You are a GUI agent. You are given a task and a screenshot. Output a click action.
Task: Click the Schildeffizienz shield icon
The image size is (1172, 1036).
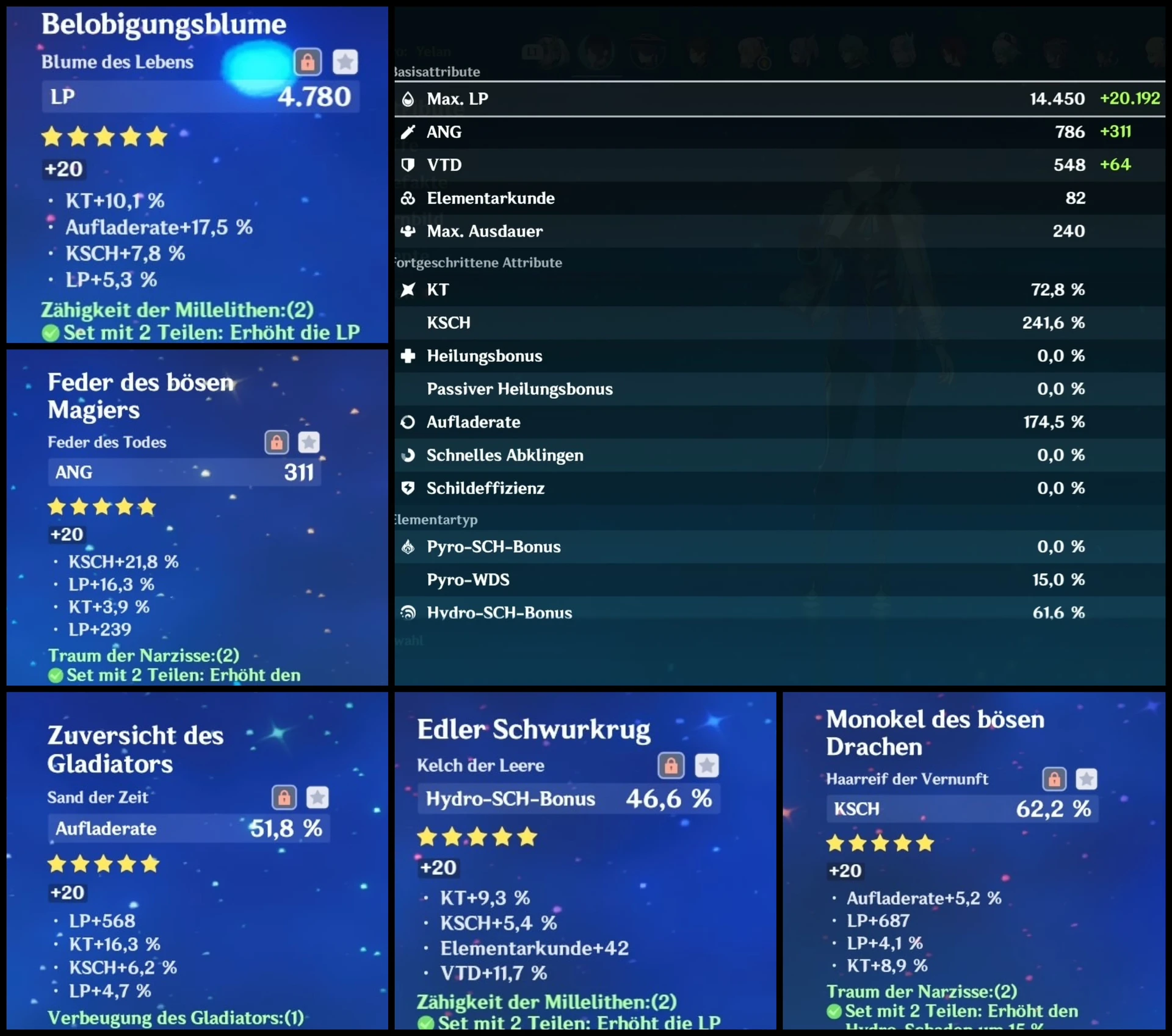click(x=408, y=488)
